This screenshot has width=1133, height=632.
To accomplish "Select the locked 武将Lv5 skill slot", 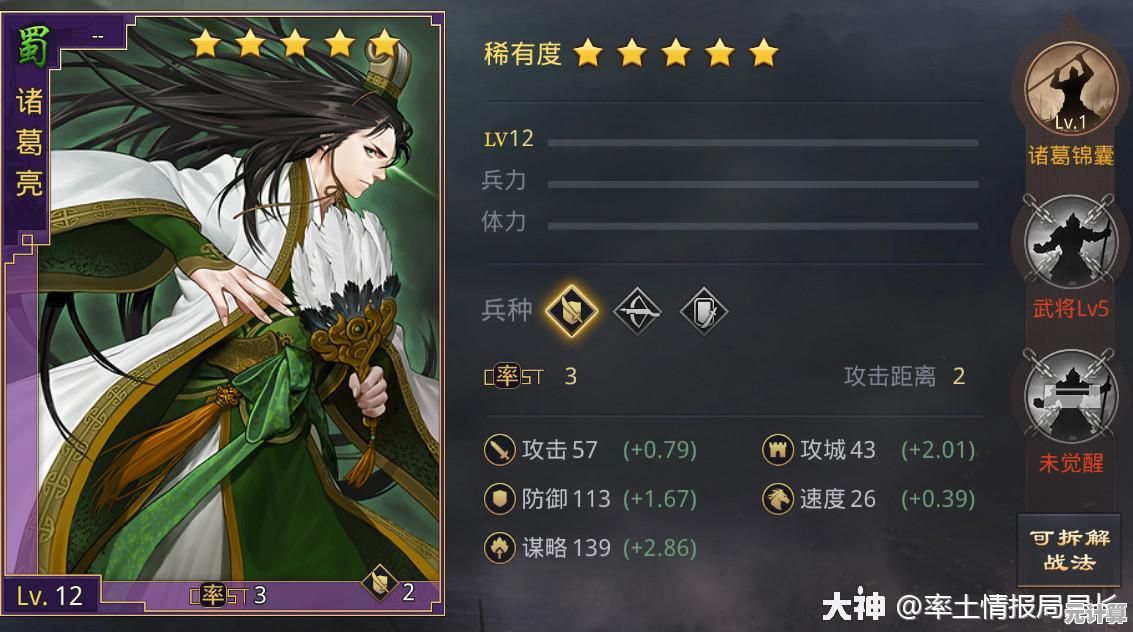I will click(1069, 243).
